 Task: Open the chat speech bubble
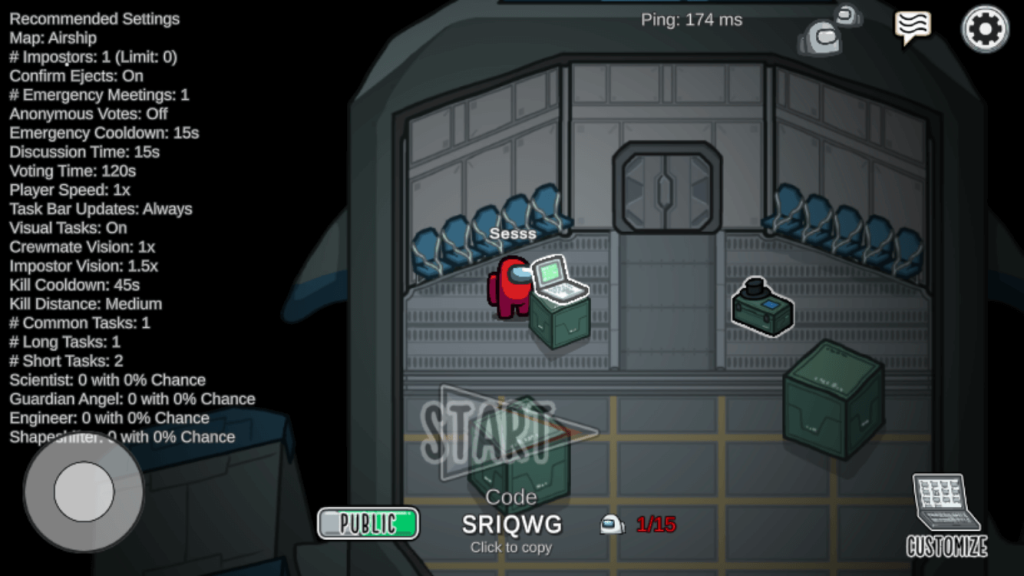tap(912, 27)
